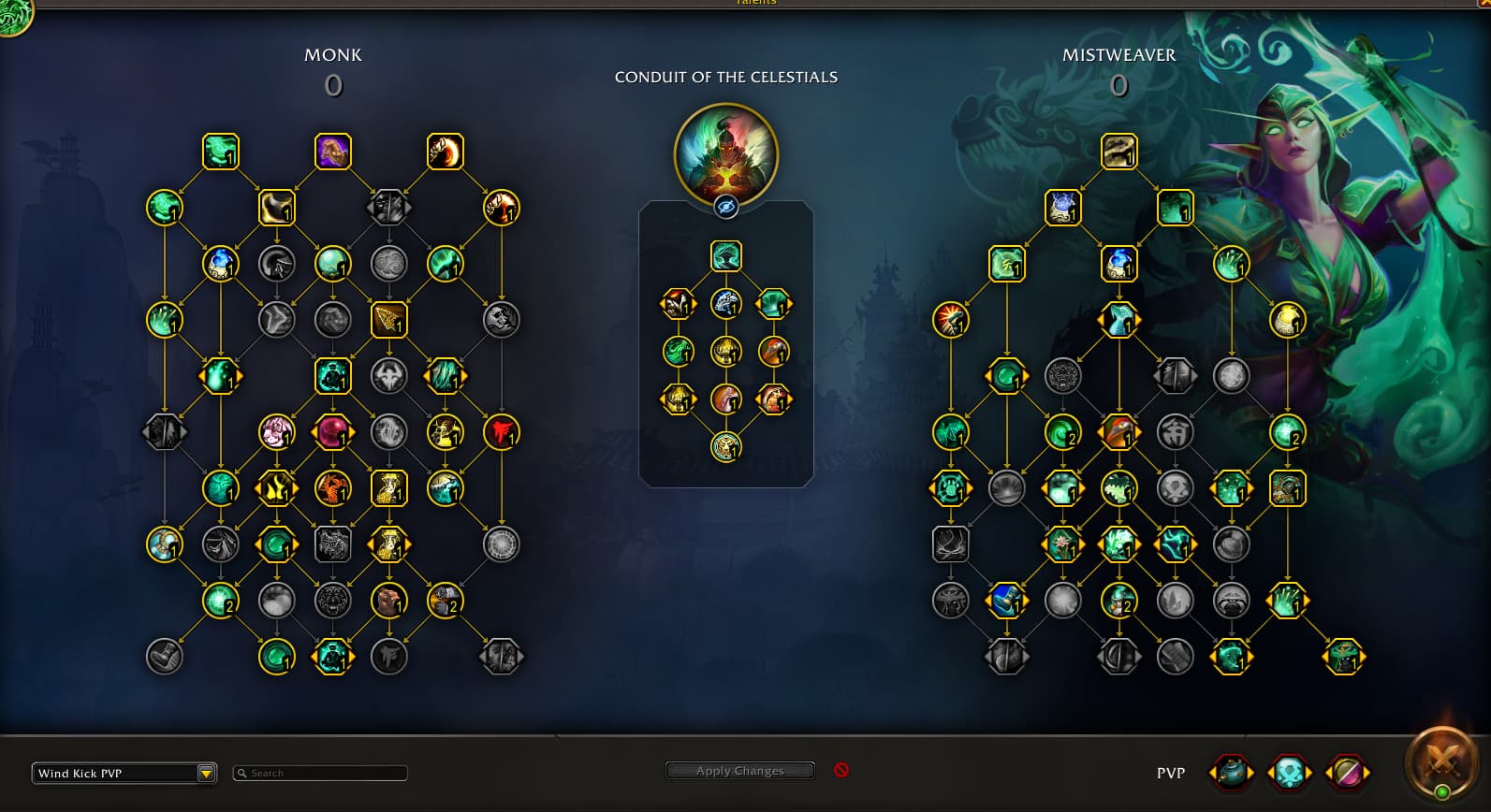Image resolution: width=1491 pixels, height=812 pixels.
Task: Apply Changes to the talent build
Action: [x=739, y=771]
